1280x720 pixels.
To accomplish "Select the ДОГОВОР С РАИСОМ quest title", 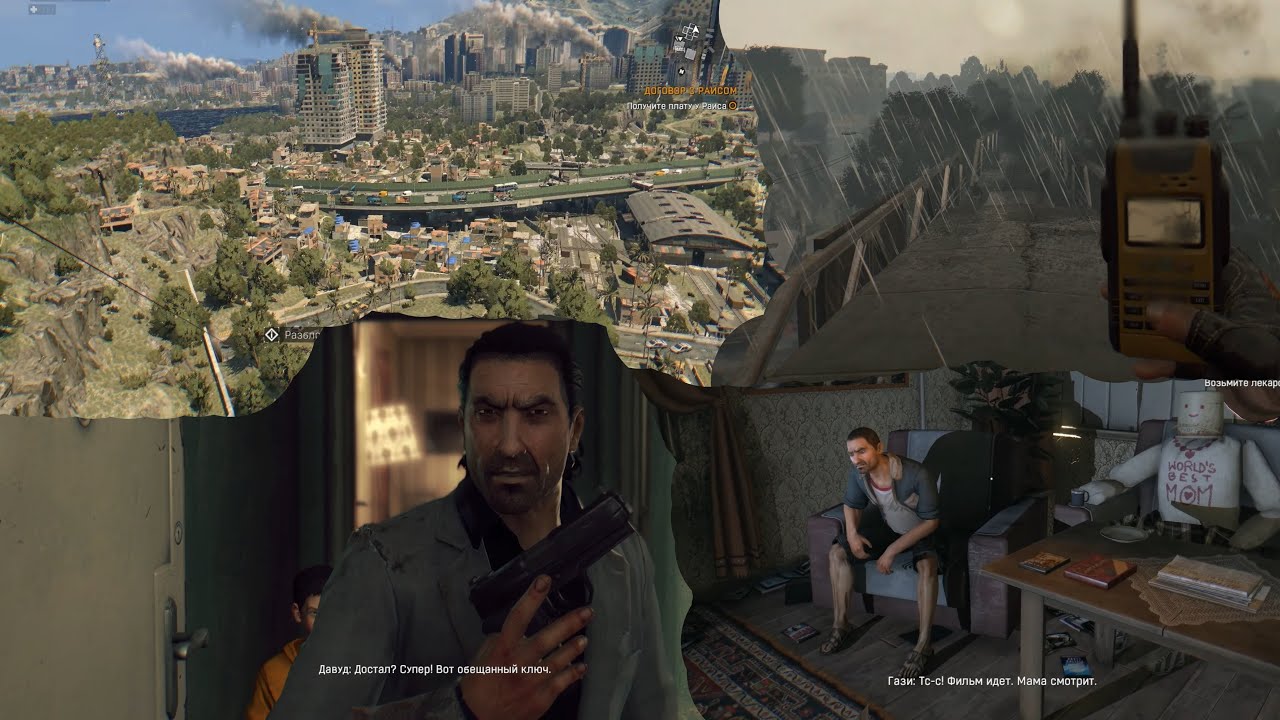I will [684, 91].
